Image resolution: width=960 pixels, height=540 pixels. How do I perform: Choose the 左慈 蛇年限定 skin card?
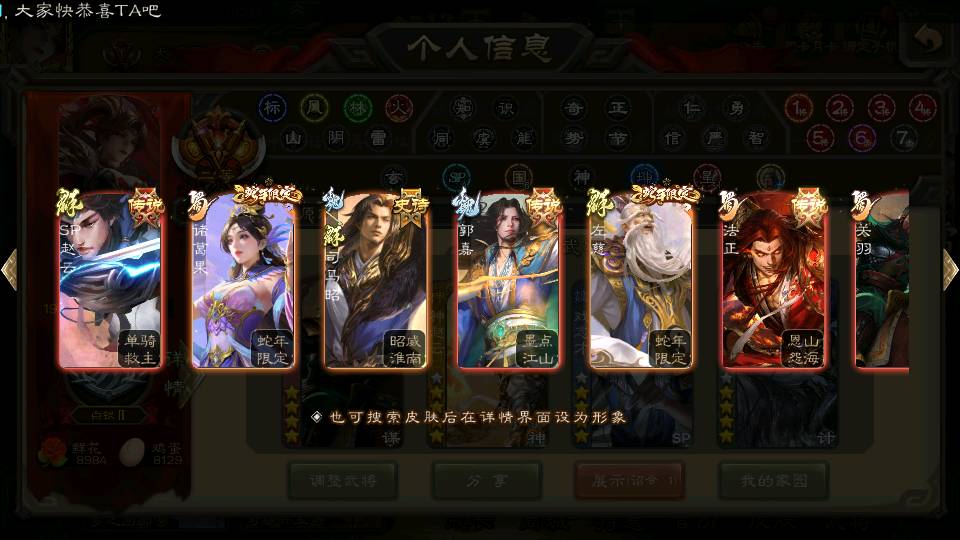pos(642,280)
